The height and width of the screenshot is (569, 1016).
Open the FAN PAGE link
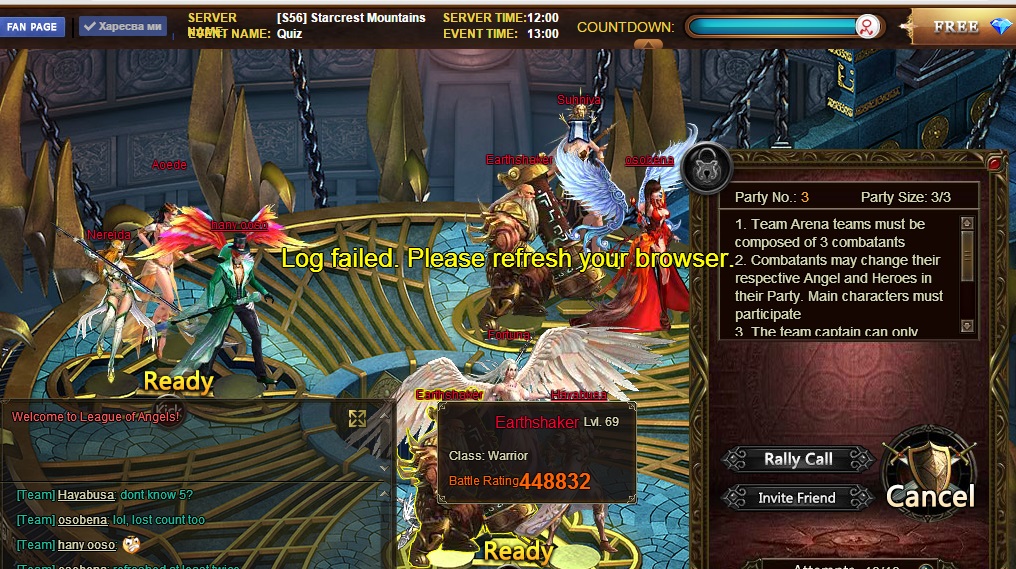tap(33, 27)
